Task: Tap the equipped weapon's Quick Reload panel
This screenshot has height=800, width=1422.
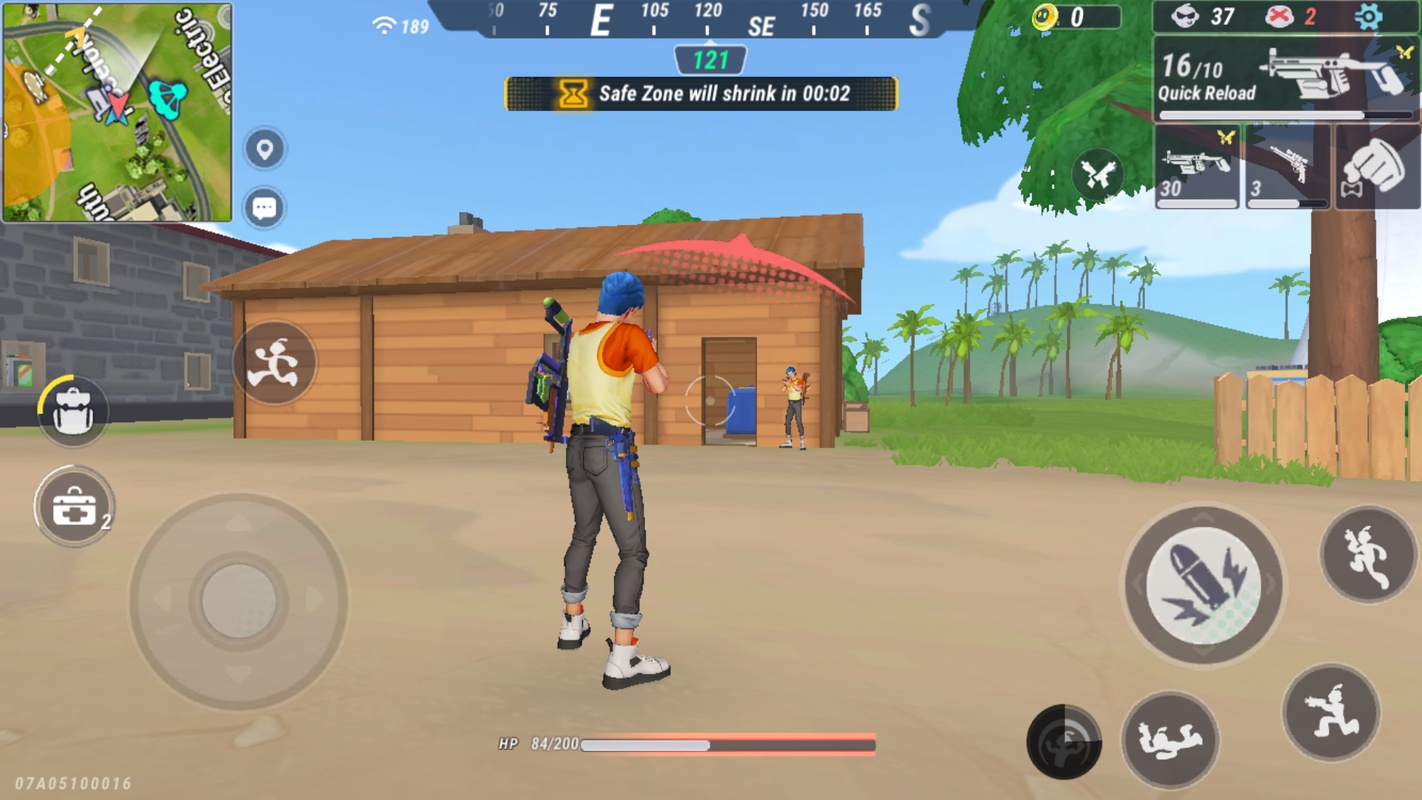Action: click(x=1284, y=78)
